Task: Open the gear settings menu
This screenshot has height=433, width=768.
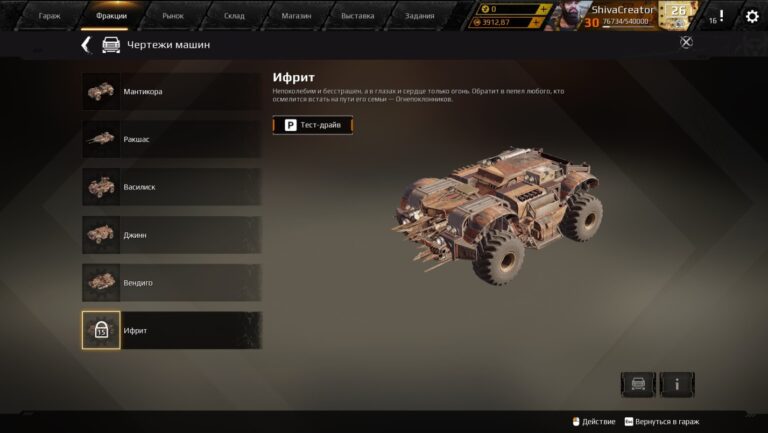Action: click(752, 16)
